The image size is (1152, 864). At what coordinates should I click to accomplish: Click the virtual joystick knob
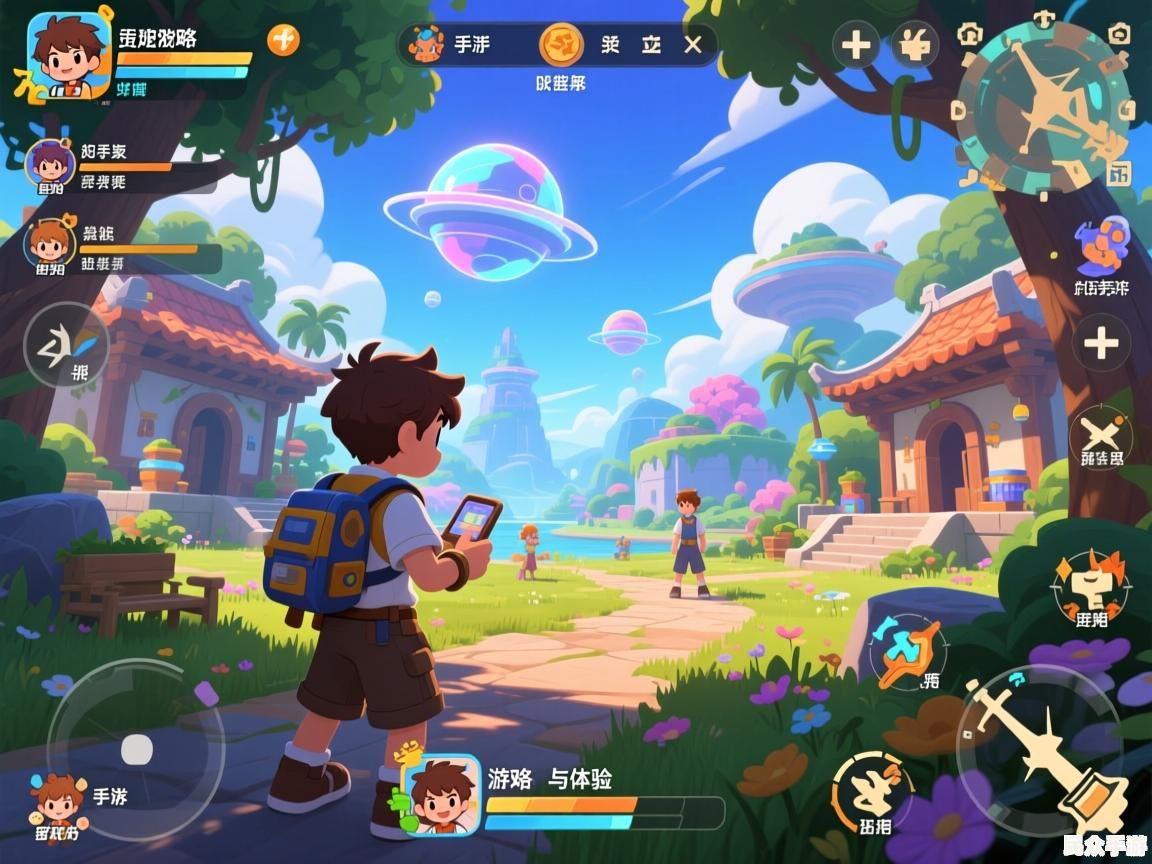(x=136, y=749)
